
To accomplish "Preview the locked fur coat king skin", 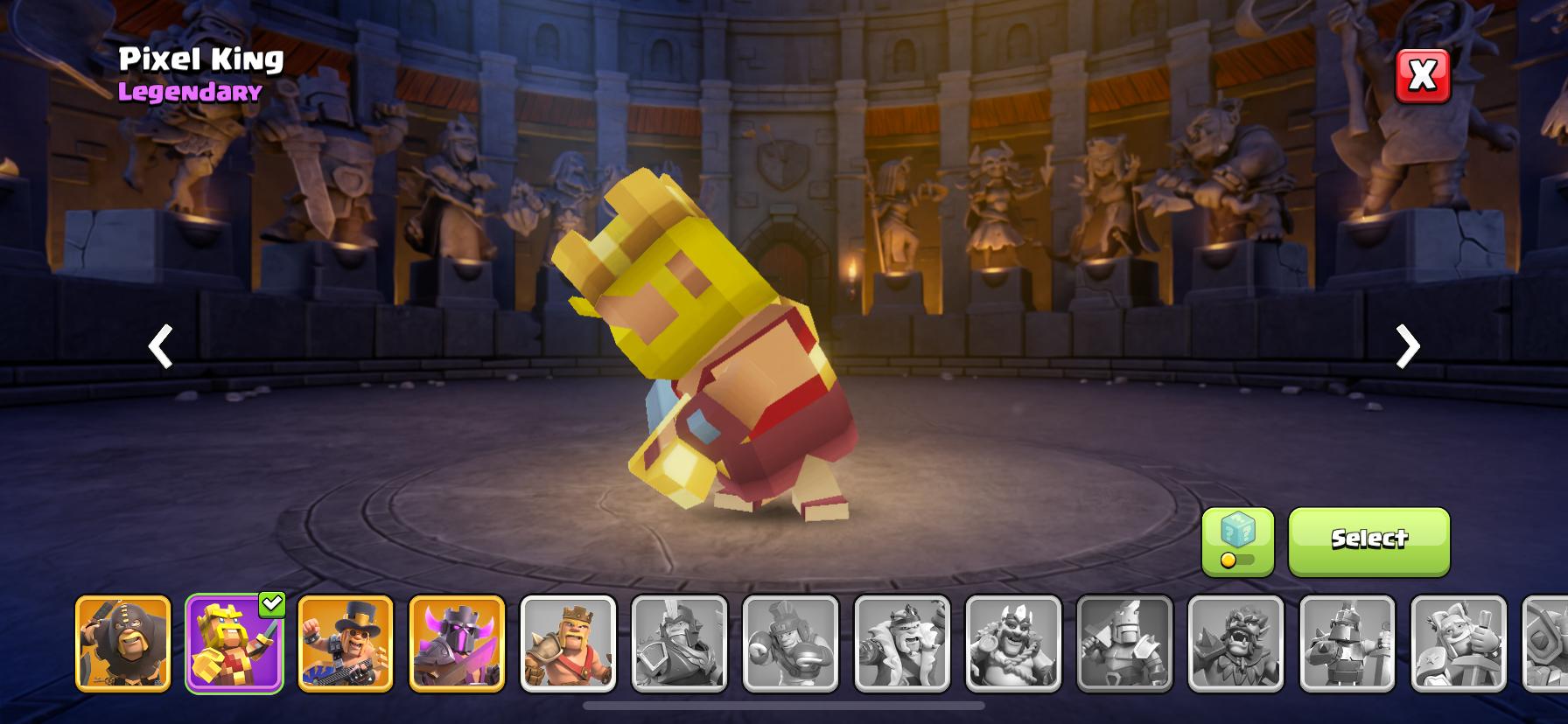I will click(x=902, y=644).
